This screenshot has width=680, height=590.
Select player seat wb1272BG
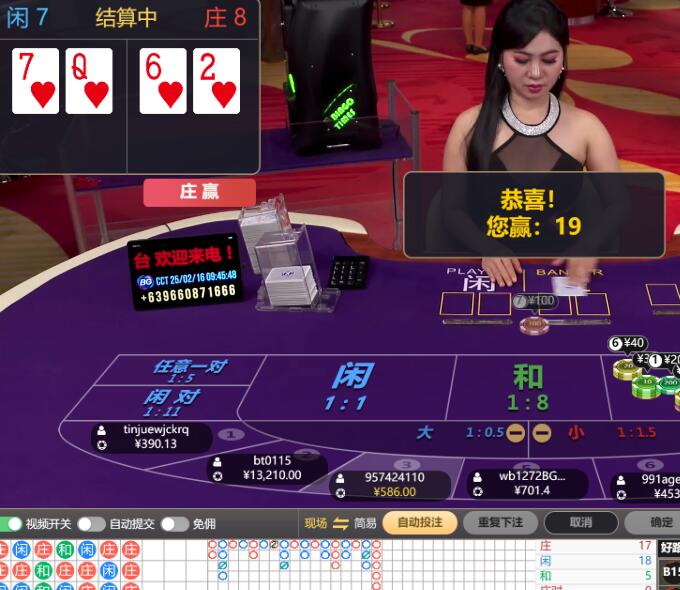click(x=527, y=484)
